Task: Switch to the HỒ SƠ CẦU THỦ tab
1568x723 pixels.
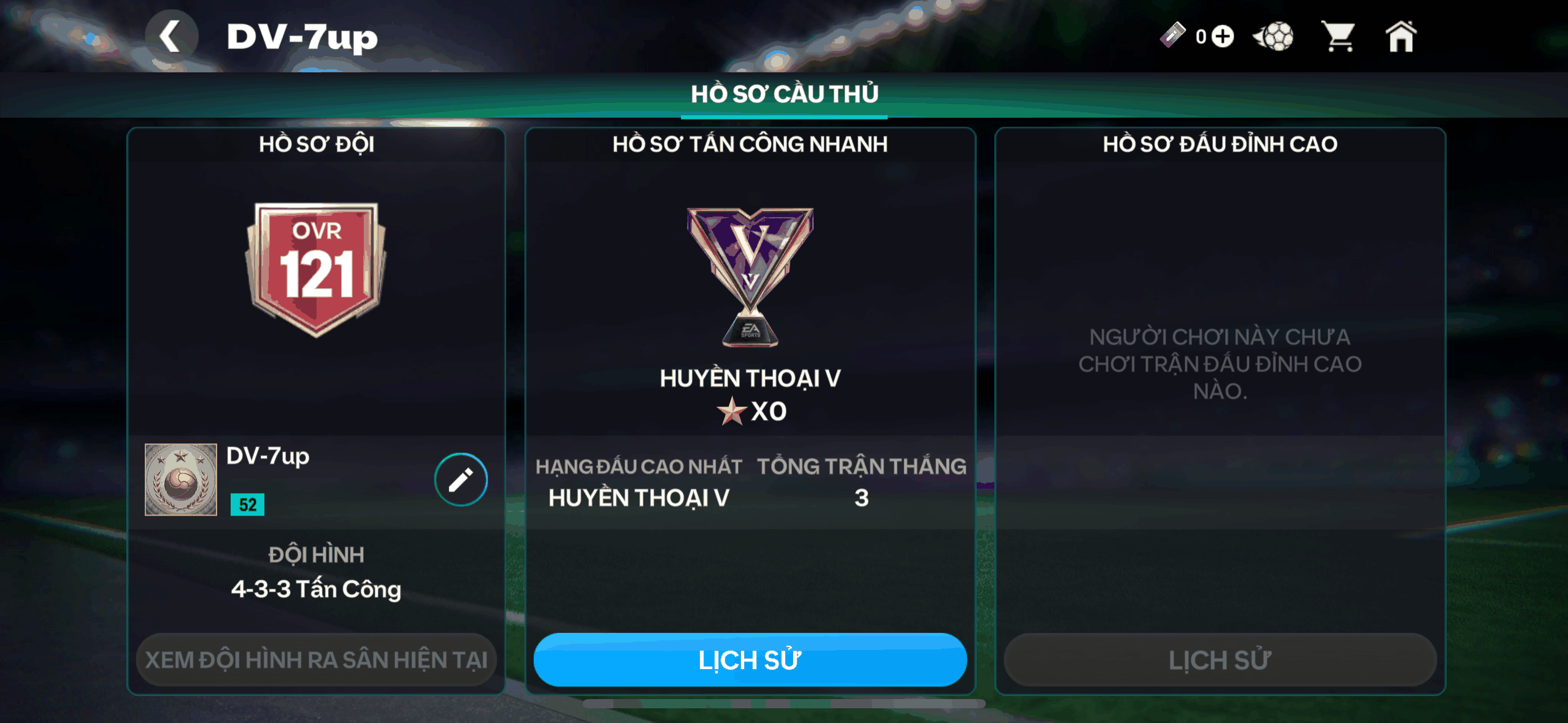Action: click(x=785, y=93)
